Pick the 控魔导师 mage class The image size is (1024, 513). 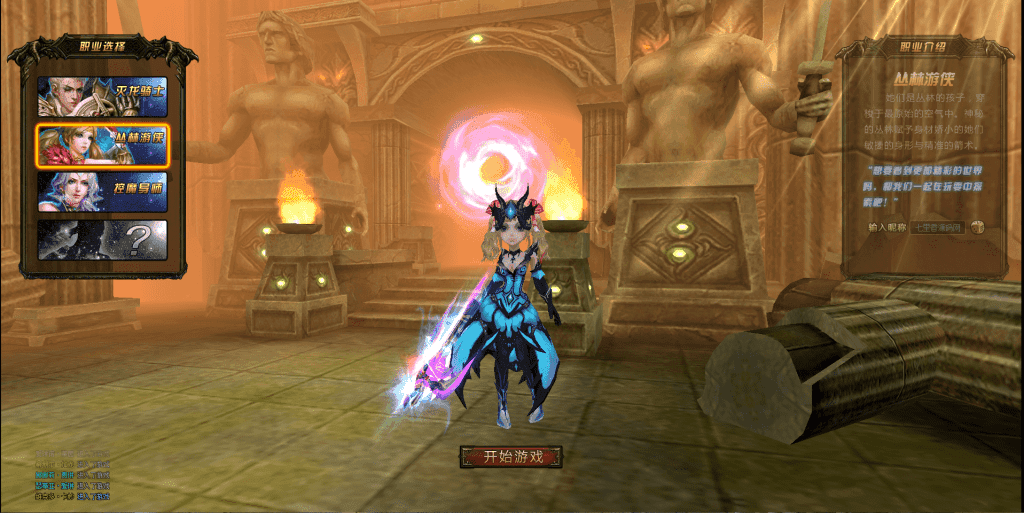coord(102,192)
